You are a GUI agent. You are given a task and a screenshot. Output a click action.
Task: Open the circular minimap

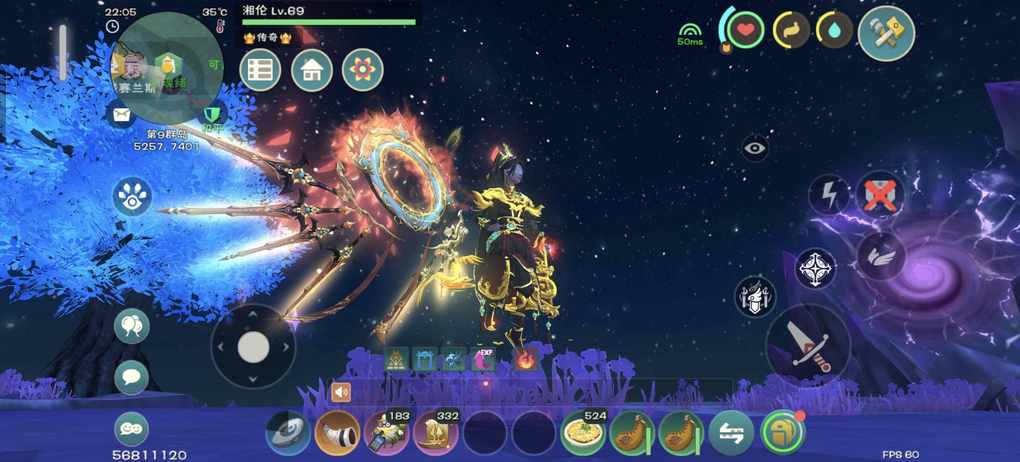click(x=167, y=68)
